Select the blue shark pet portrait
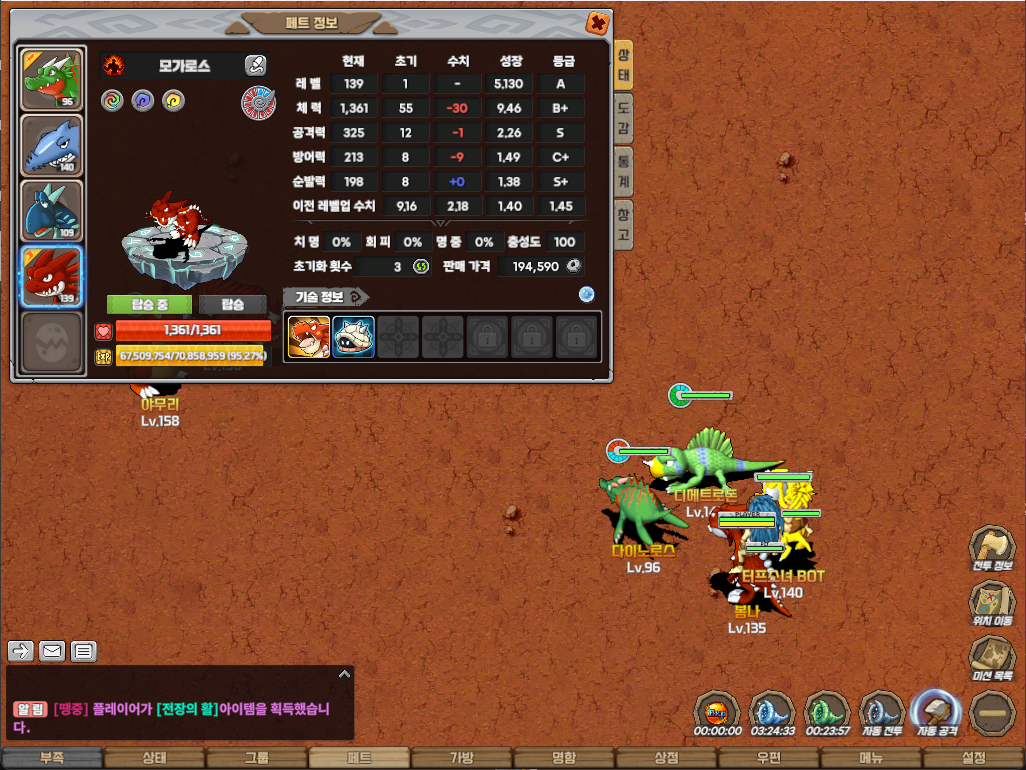This screenshot has width=1026, height=770. tap(51, 145)
